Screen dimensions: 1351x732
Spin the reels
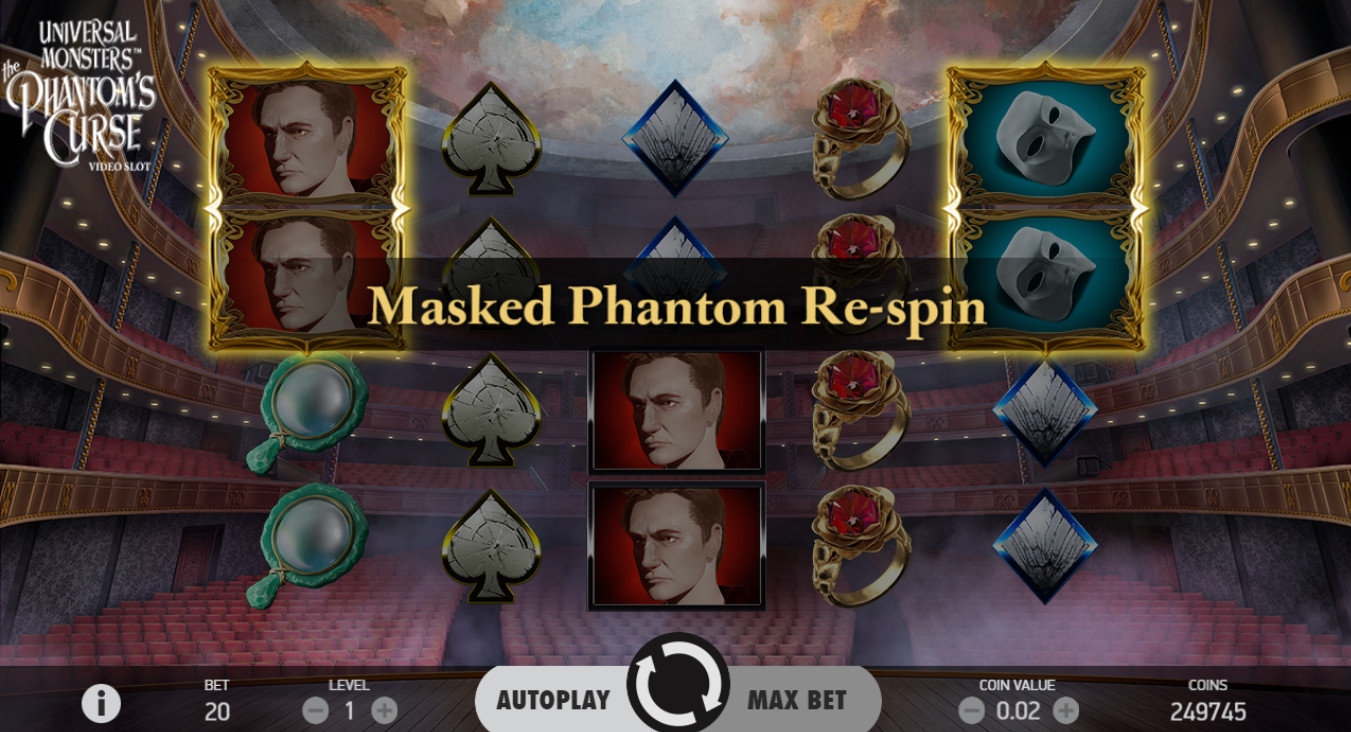tap(677, 689)
